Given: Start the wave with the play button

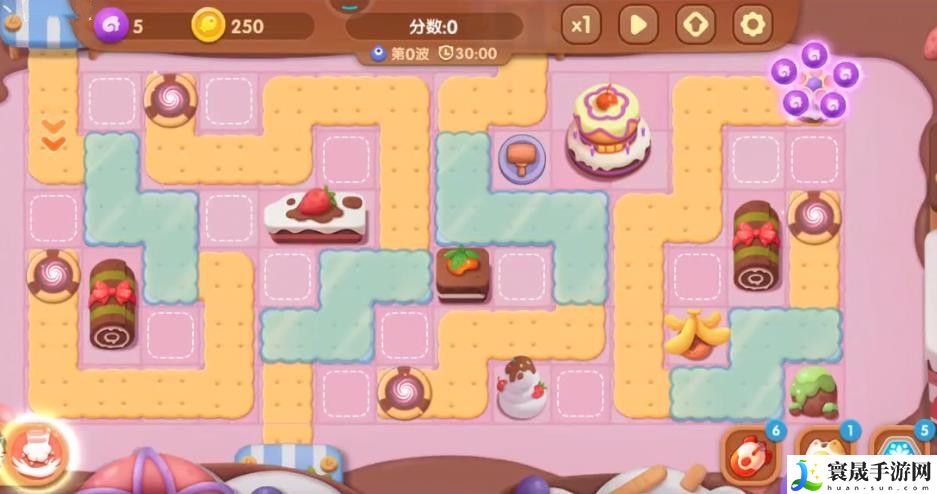Looking at the screenshot, I should tap(637, 23).
